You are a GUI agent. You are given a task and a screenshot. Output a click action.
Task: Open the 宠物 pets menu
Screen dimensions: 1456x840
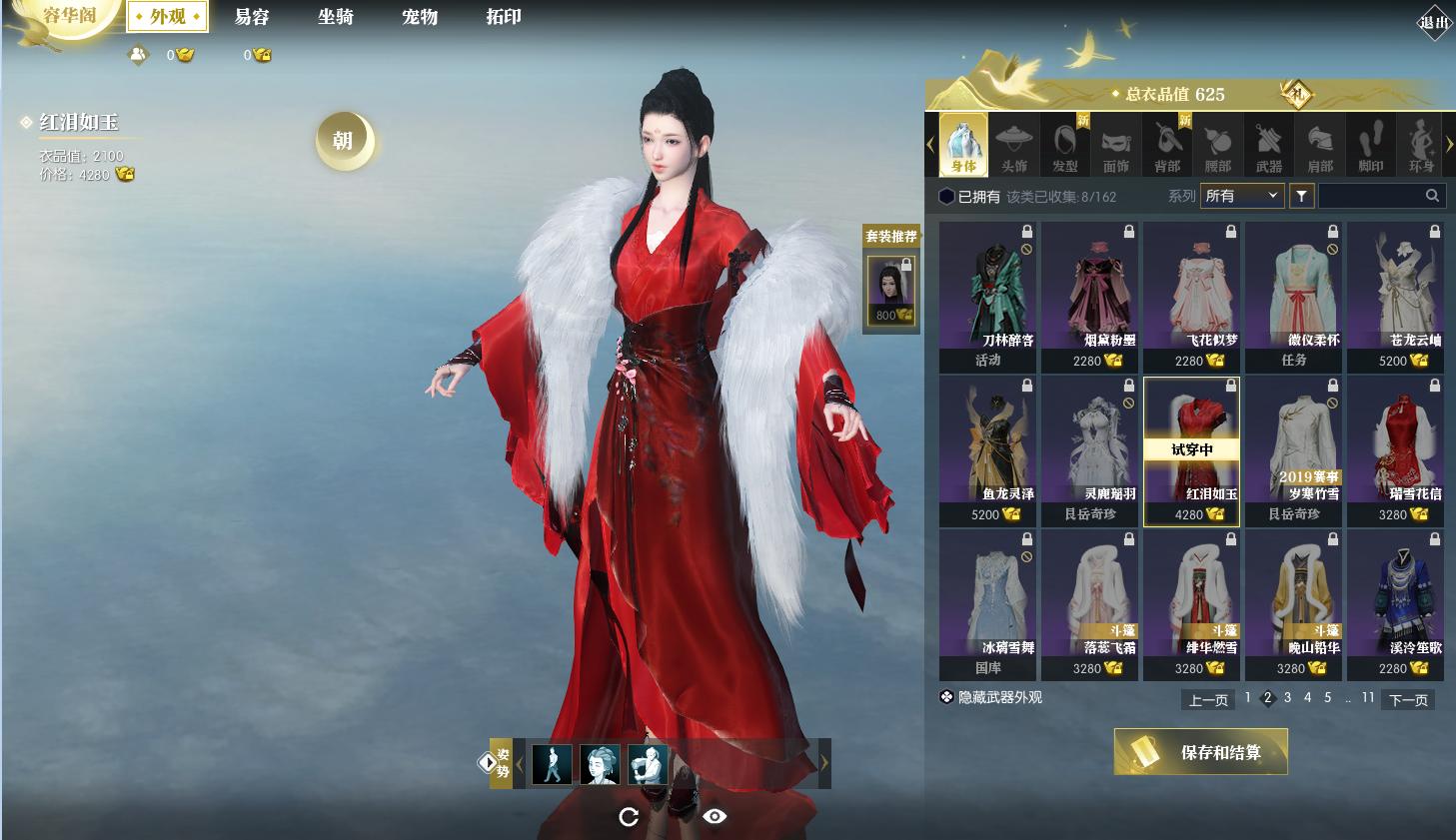point(419,17)
